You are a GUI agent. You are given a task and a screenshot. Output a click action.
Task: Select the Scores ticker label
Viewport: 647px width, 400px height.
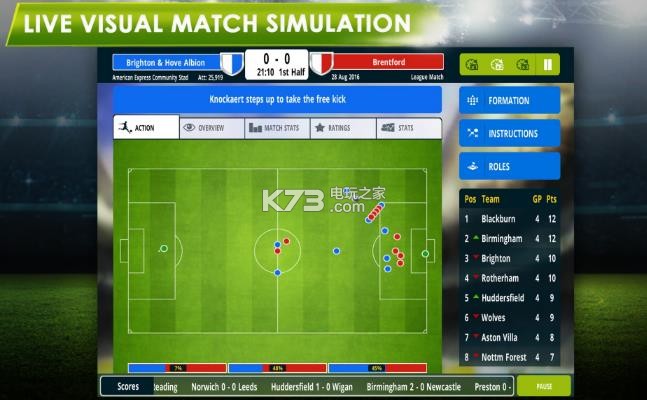click(128, 386)
